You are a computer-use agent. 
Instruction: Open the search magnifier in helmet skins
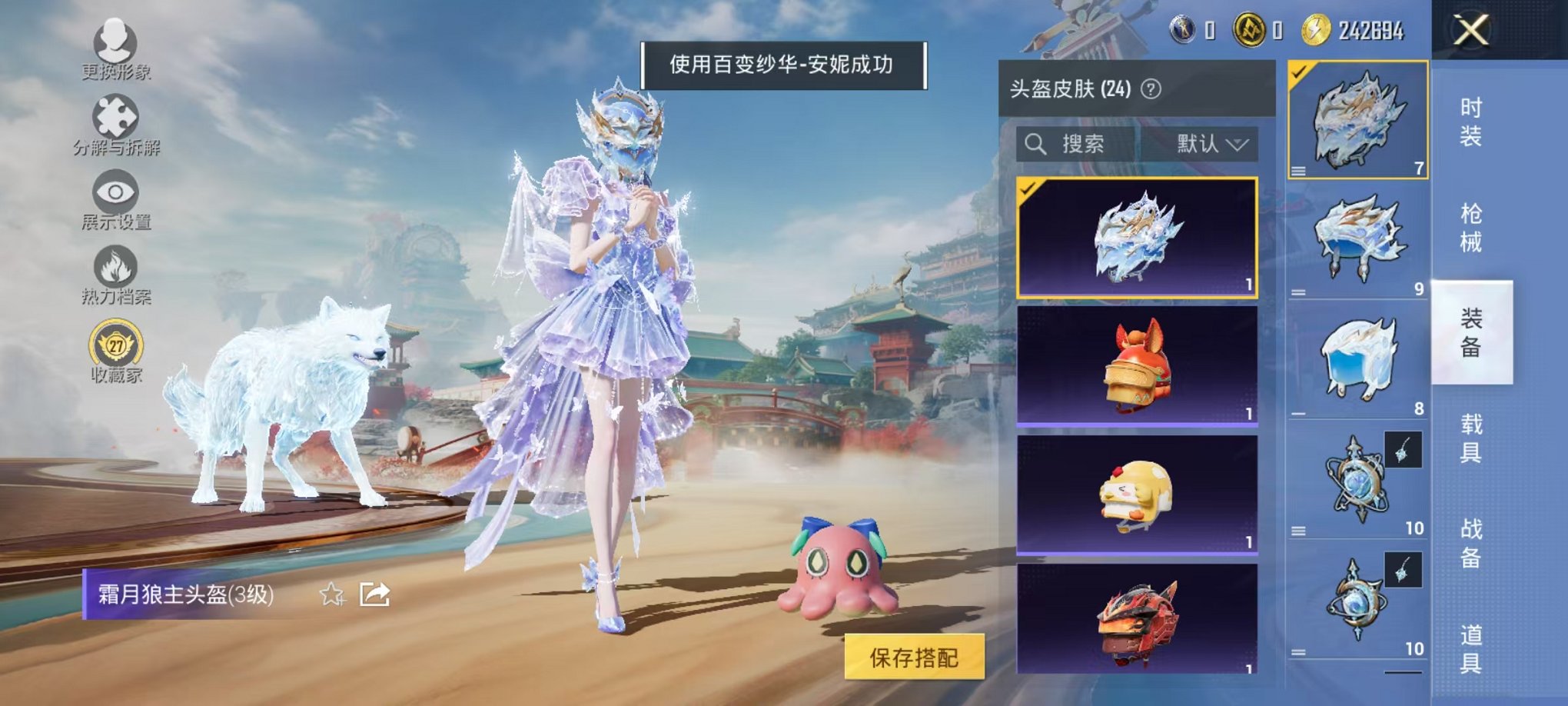click(x=1036, y=144)
